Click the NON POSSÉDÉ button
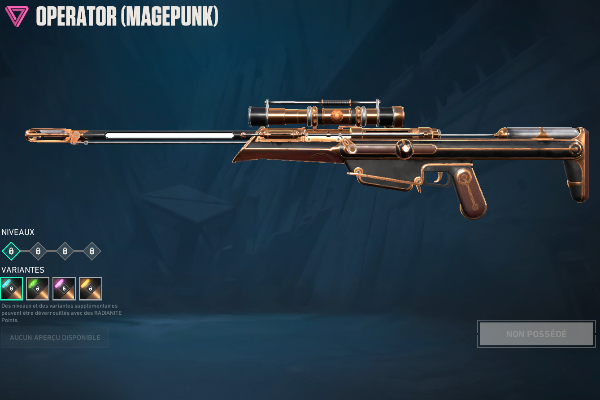Screen dimensions: 600x400 point(536,333)
